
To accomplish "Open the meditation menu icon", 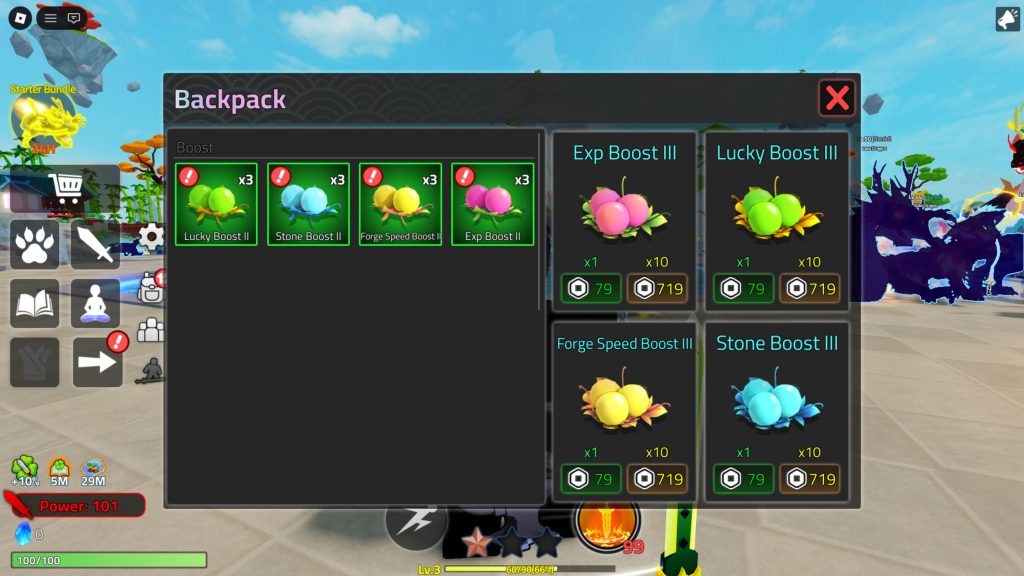I will (x=95, y=303).
